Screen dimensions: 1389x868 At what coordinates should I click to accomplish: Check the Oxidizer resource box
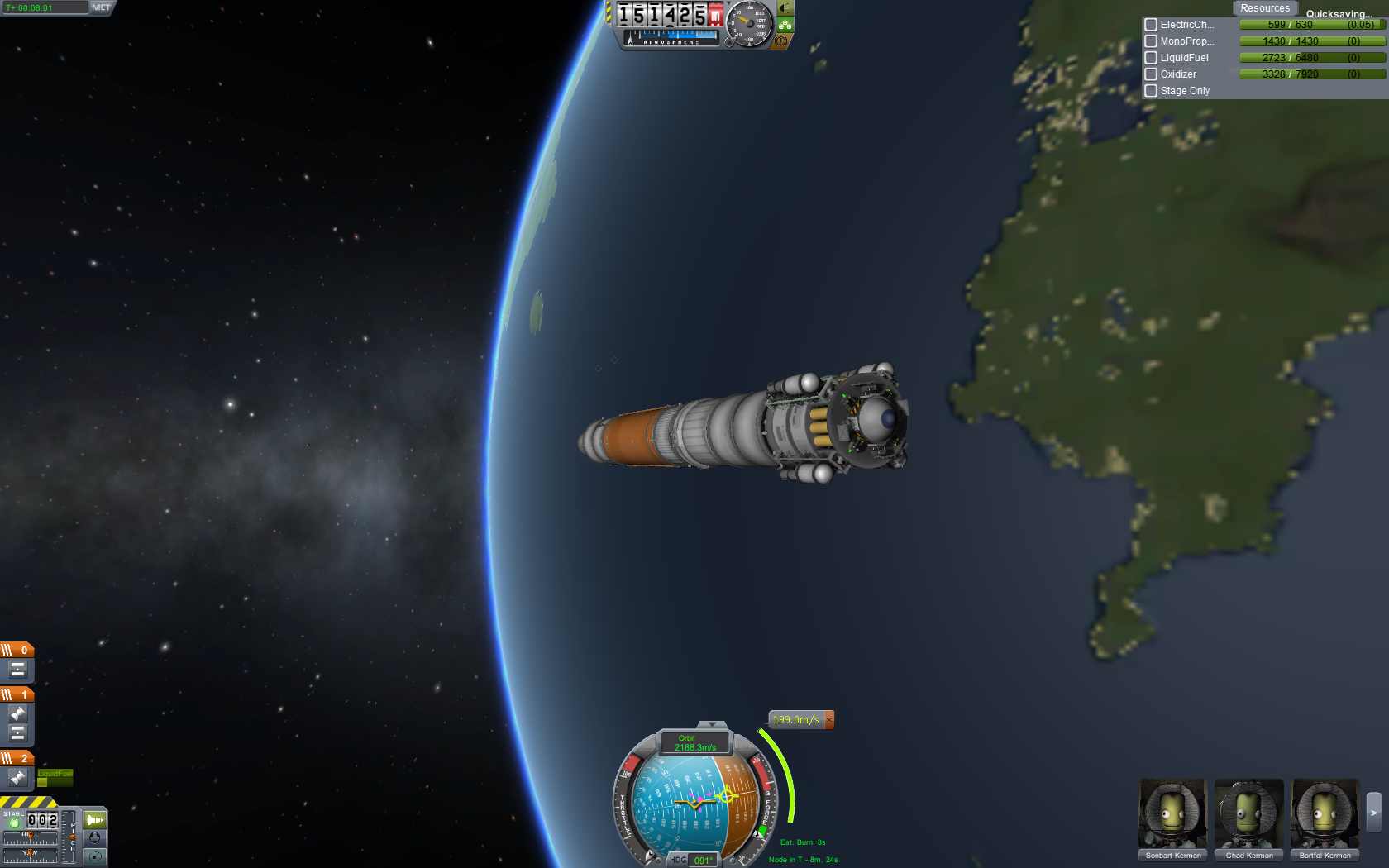(1151, 74)
